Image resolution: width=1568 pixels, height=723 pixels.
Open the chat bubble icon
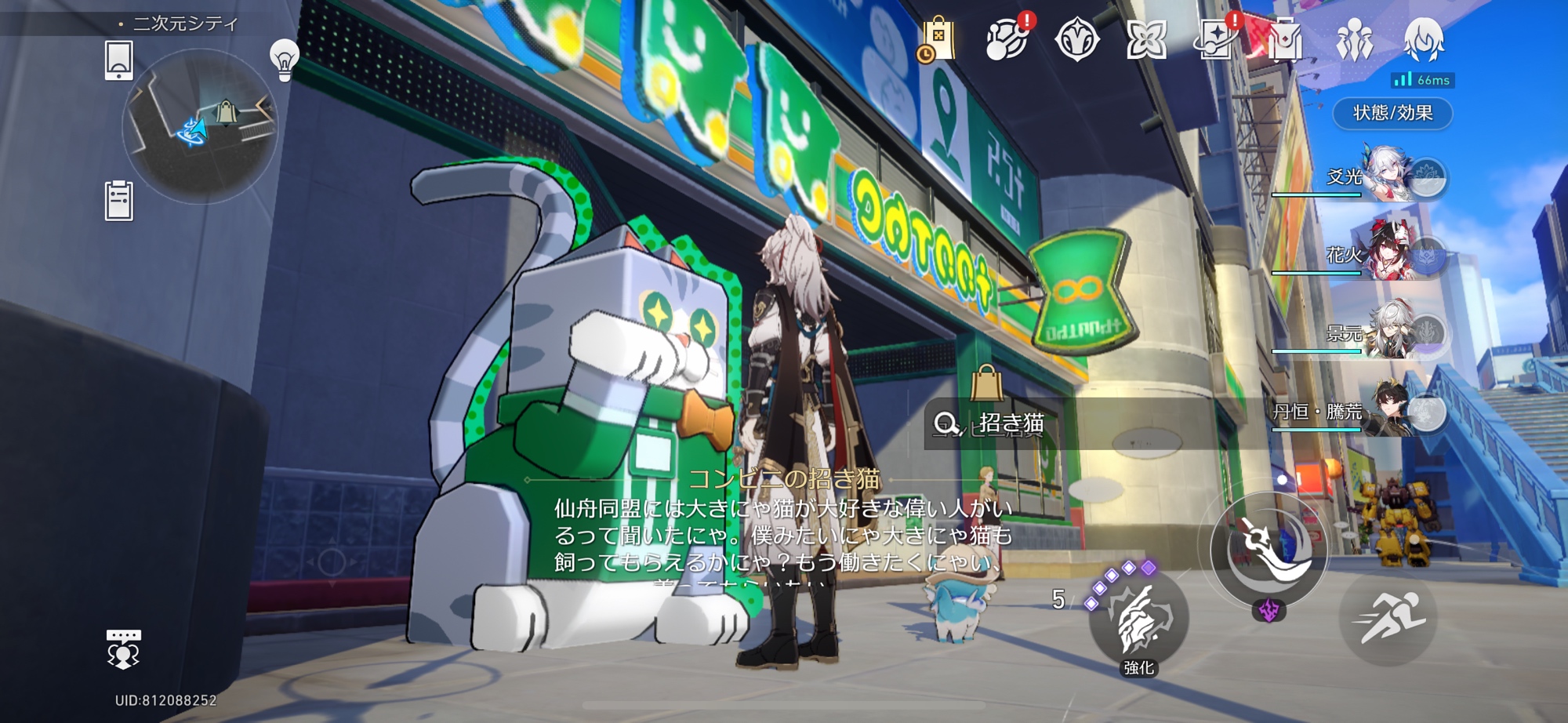123,649
